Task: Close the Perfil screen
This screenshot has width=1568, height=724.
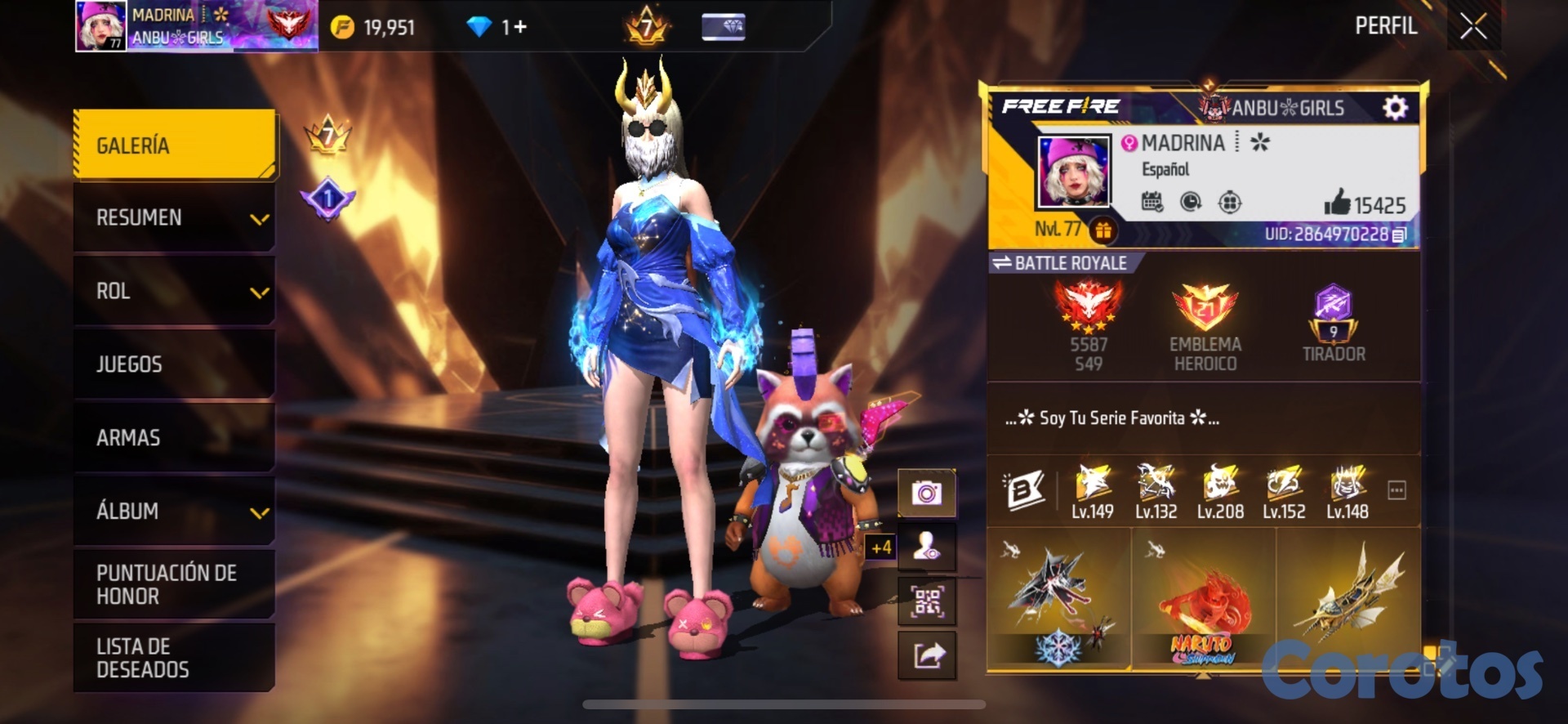Action: [x=1473, y=27]
